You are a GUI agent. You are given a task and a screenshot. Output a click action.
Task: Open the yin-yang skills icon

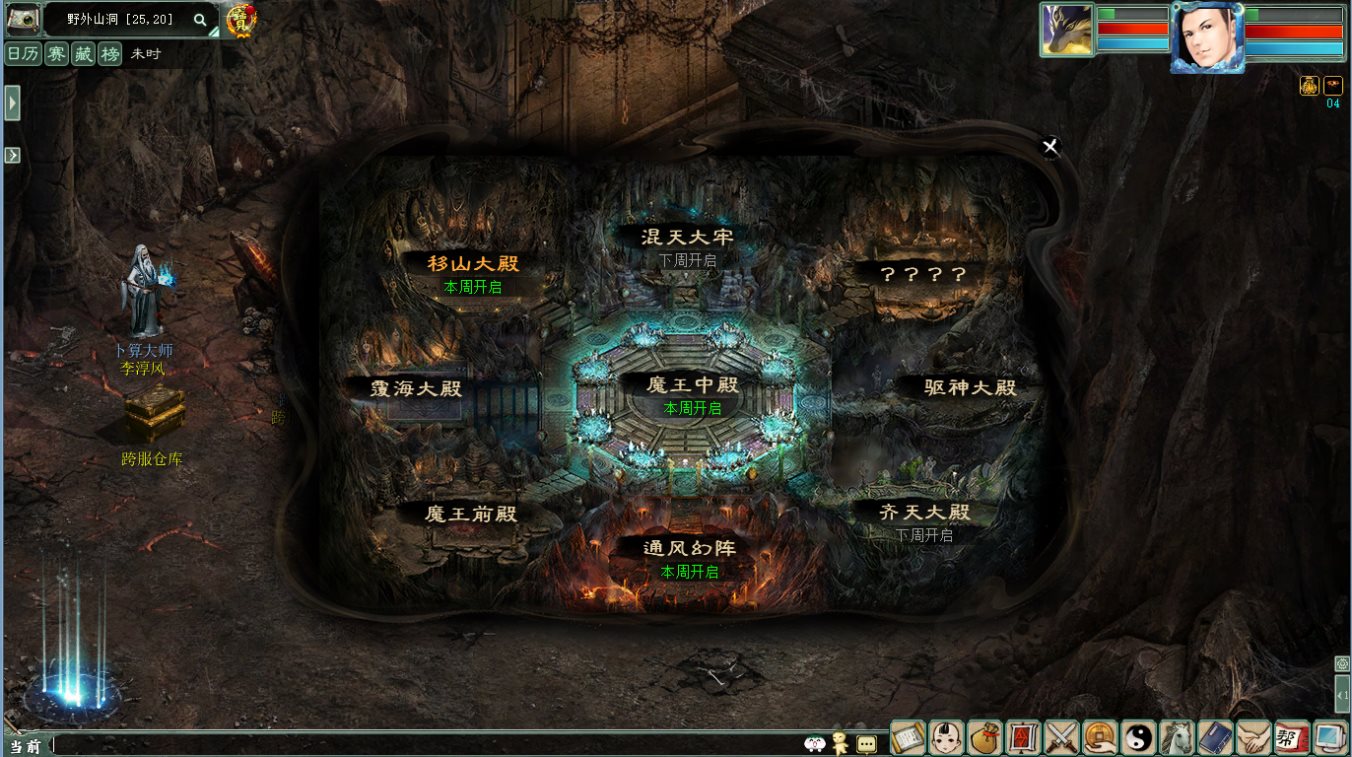1138,738
